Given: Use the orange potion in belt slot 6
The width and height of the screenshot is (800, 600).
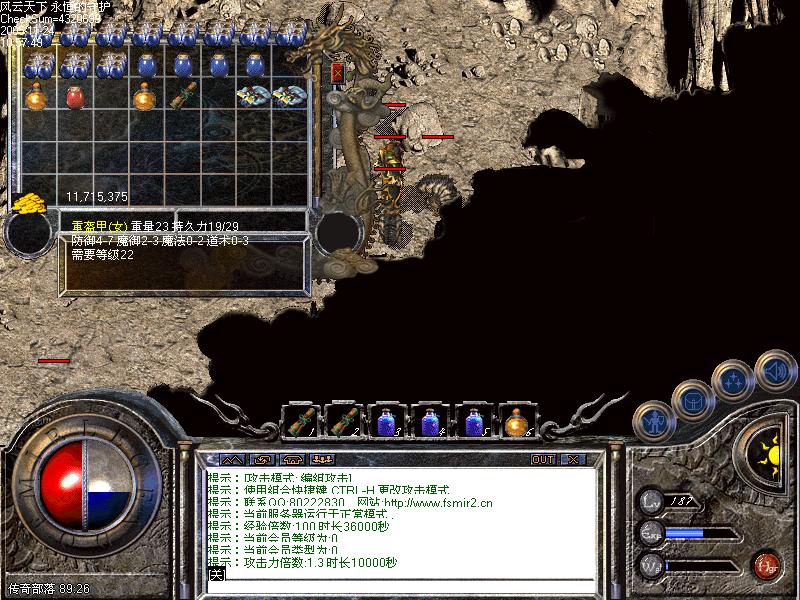Looking at the screenshot, I should (x=517, y=421).
